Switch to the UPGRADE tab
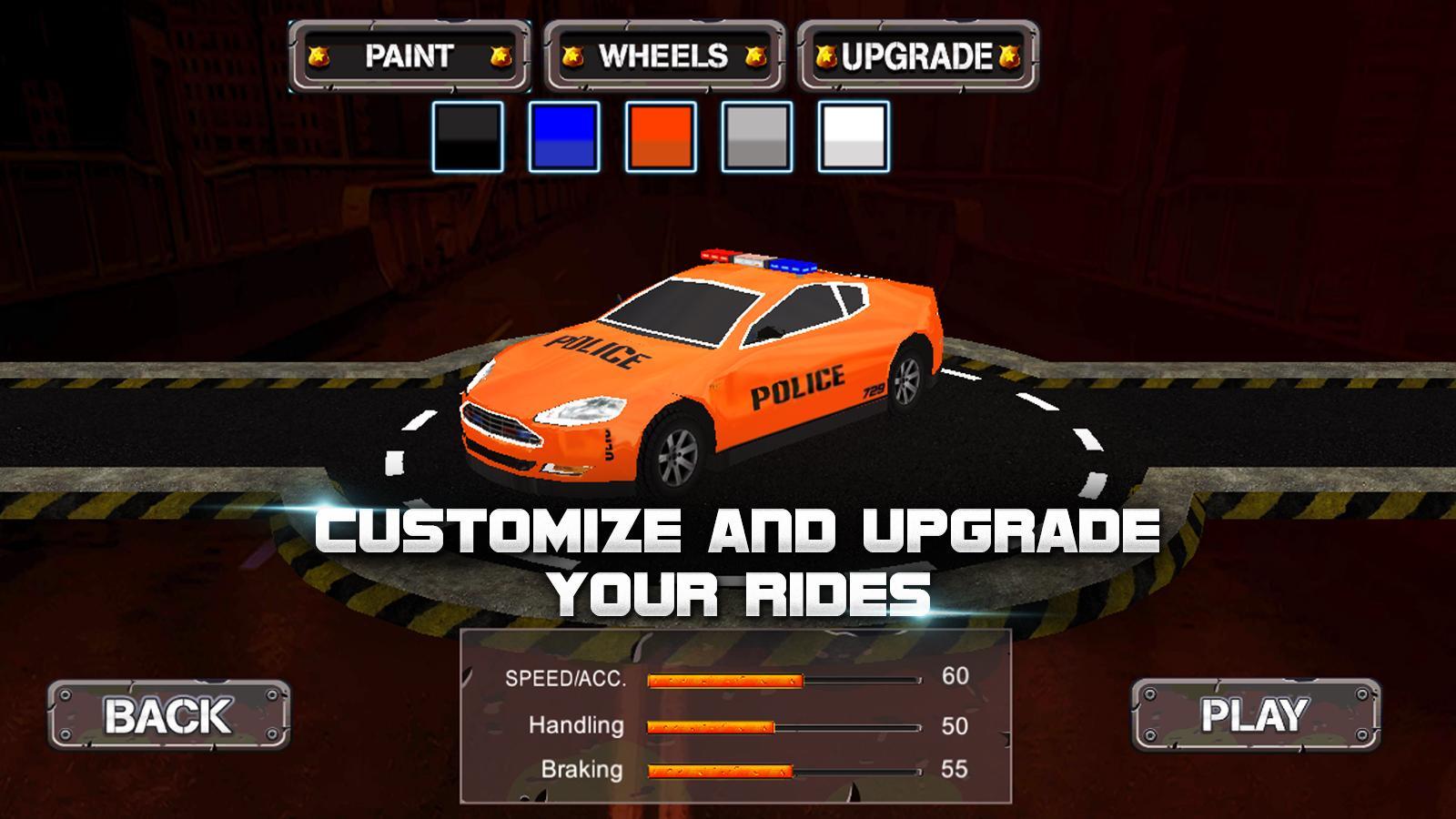This screenshot has height=819, width=1456. click(x=917, y=56)
